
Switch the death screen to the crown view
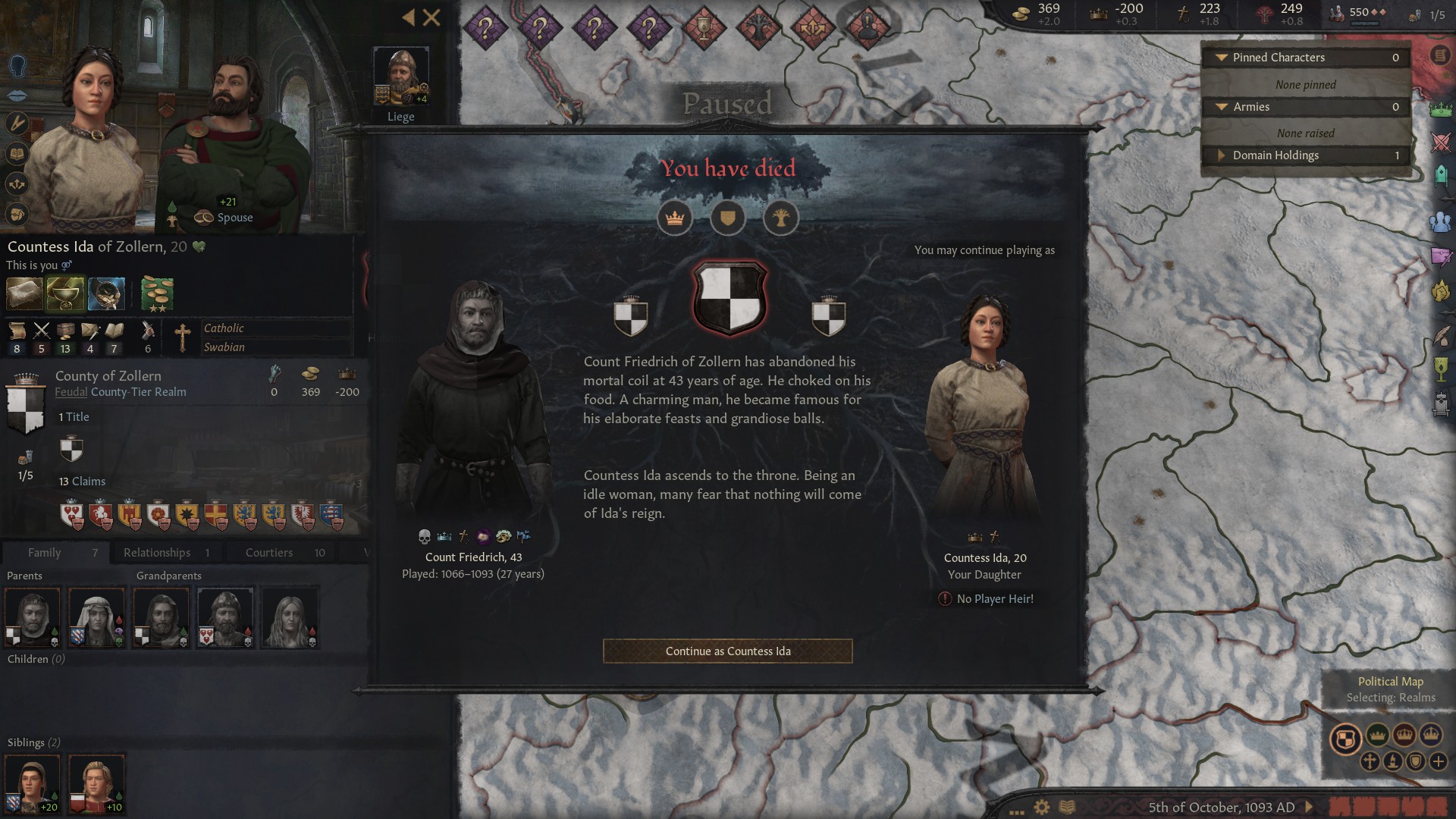[675, 218]
